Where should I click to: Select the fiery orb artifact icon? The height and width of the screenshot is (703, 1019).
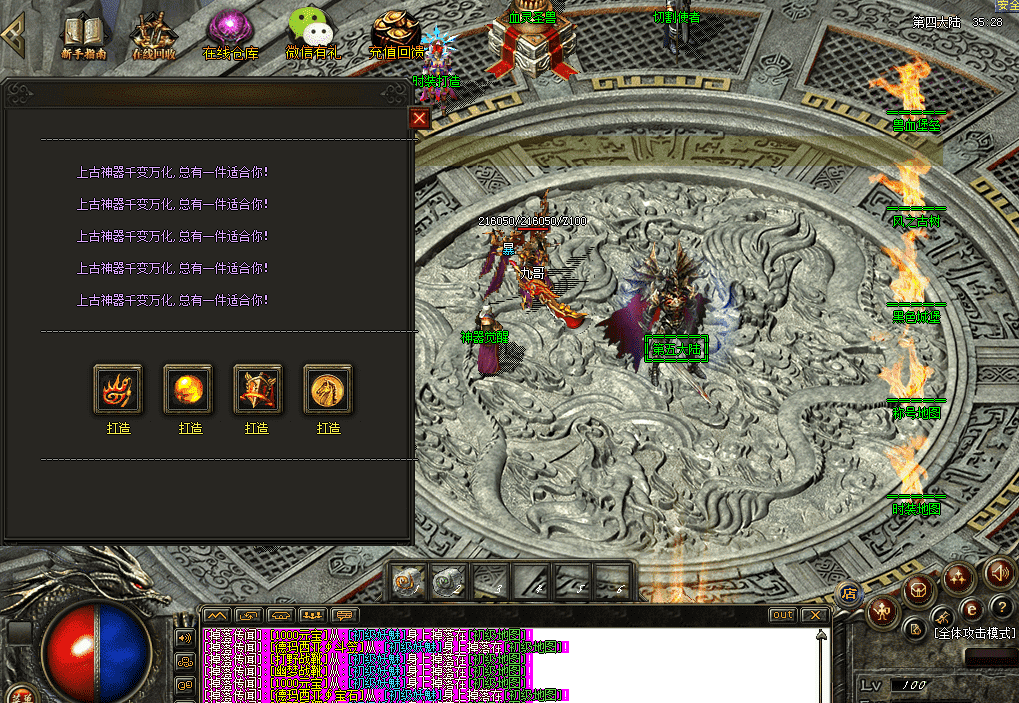click(188, 389)
